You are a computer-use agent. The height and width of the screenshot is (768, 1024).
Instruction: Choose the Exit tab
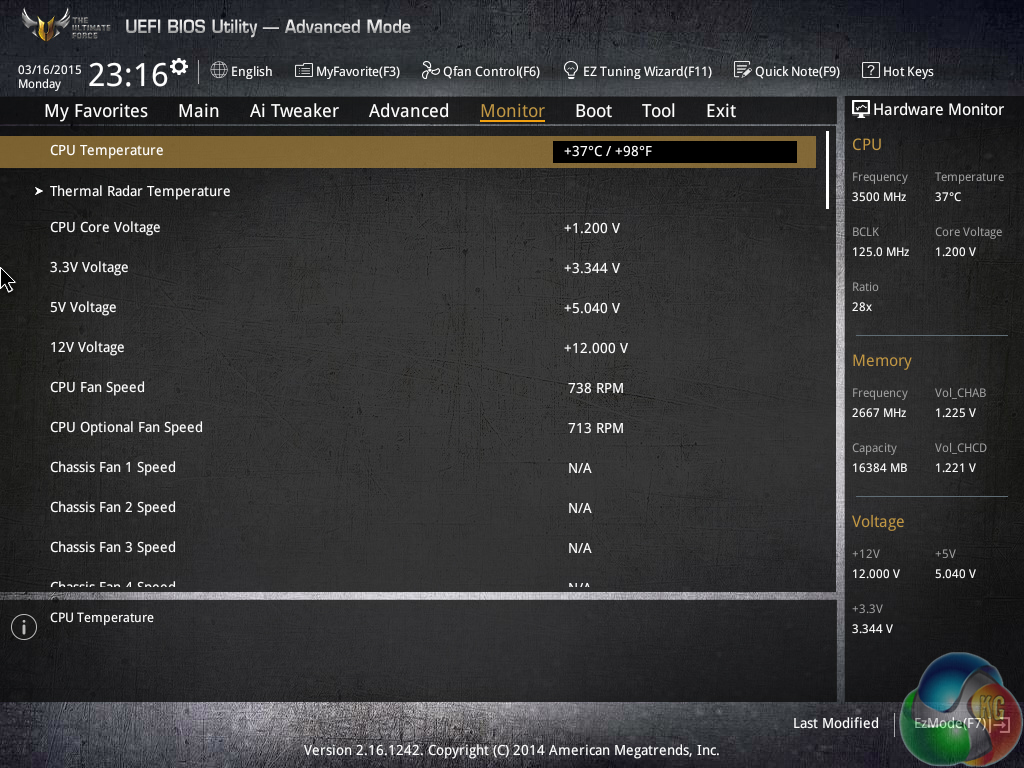coord(720,111)
